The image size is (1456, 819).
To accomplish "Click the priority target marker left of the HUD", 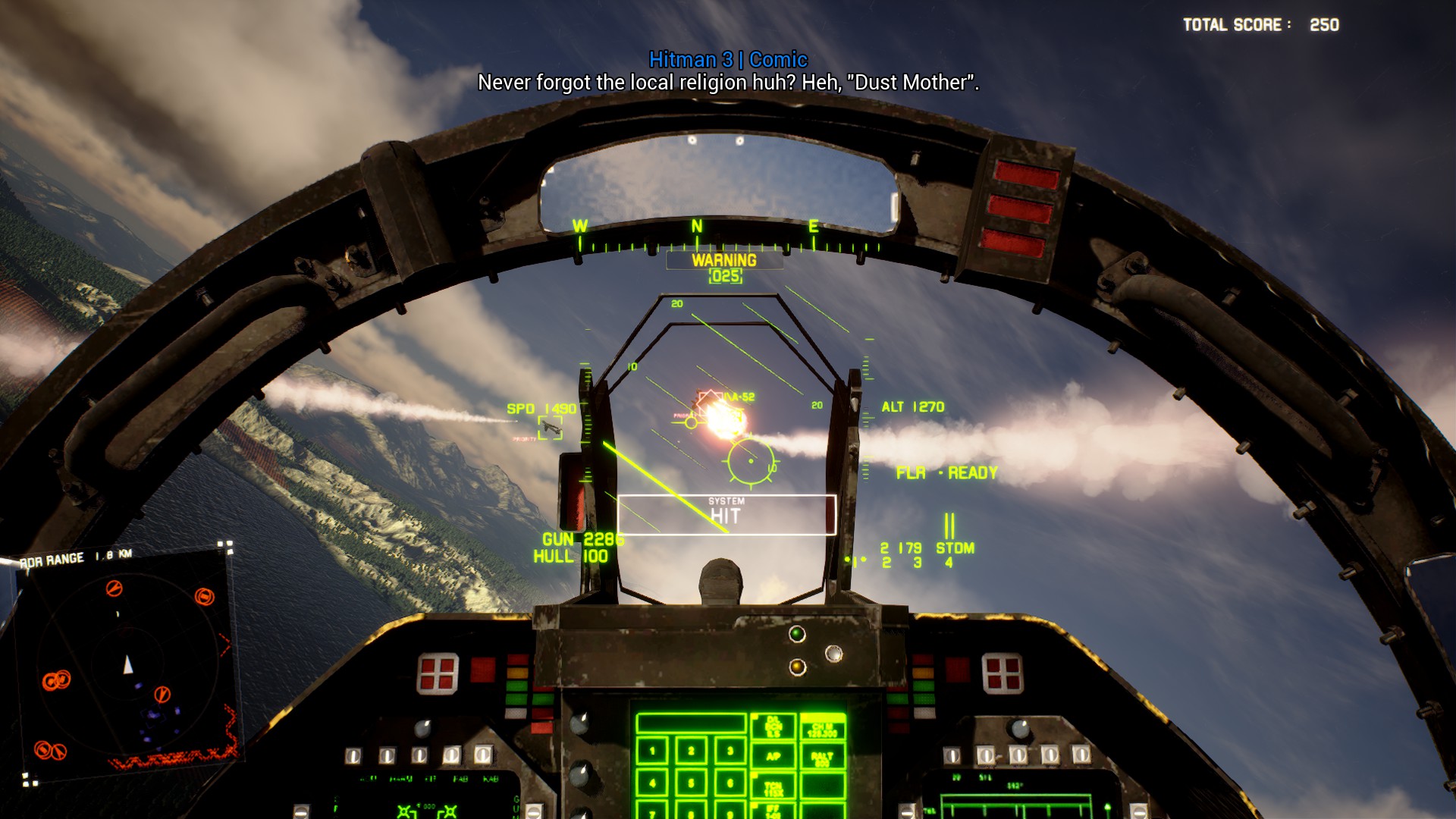I will 552,428.
